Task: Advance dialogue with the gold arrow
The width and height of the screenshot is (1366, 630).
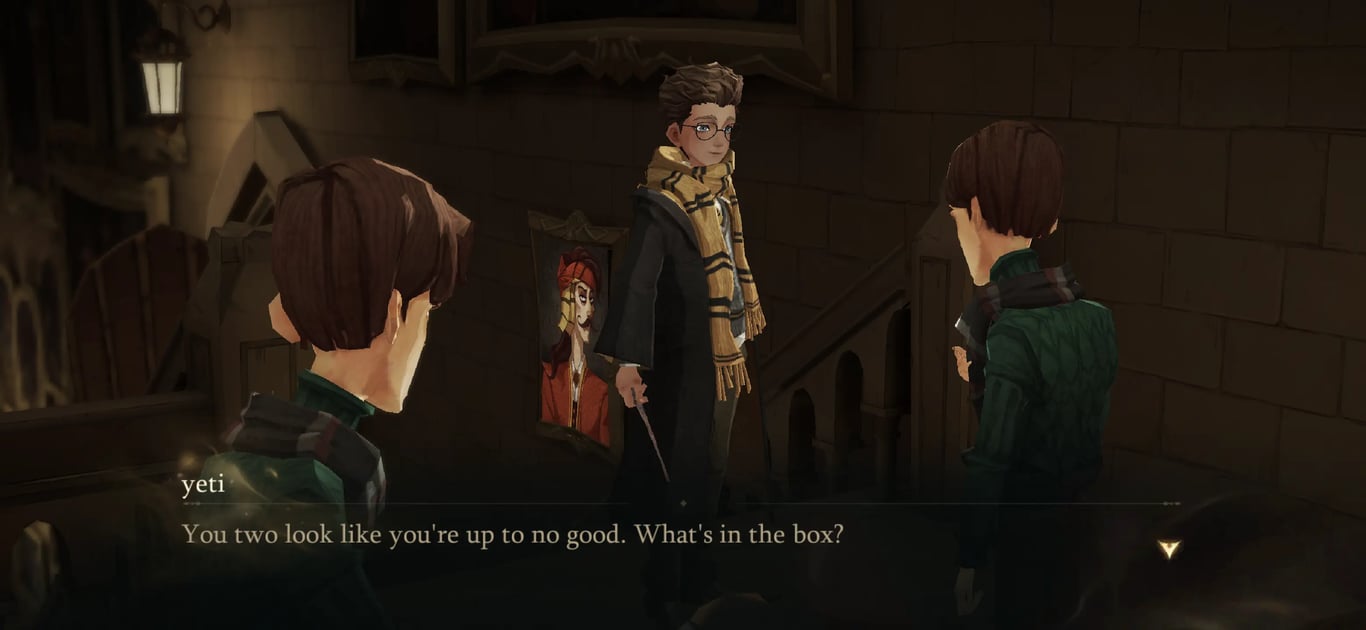Action: click(x=1168, y=548)
